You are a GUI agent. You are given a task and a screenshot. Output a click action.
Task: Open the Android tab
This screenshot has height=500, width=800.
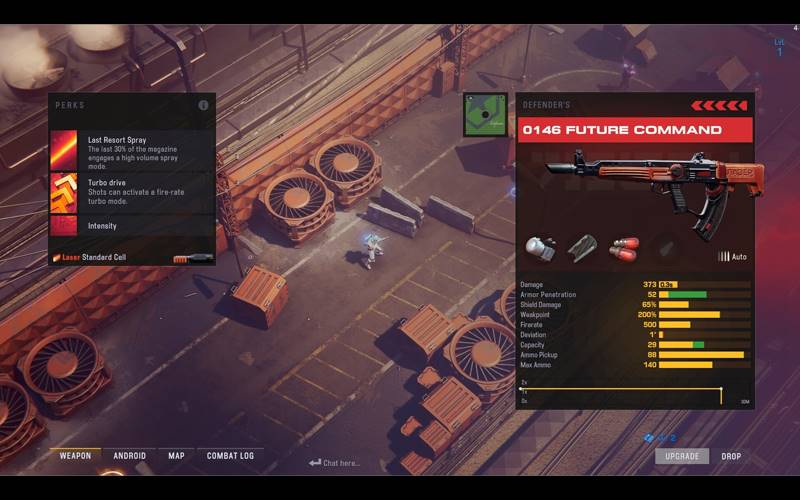click(130, 456)
